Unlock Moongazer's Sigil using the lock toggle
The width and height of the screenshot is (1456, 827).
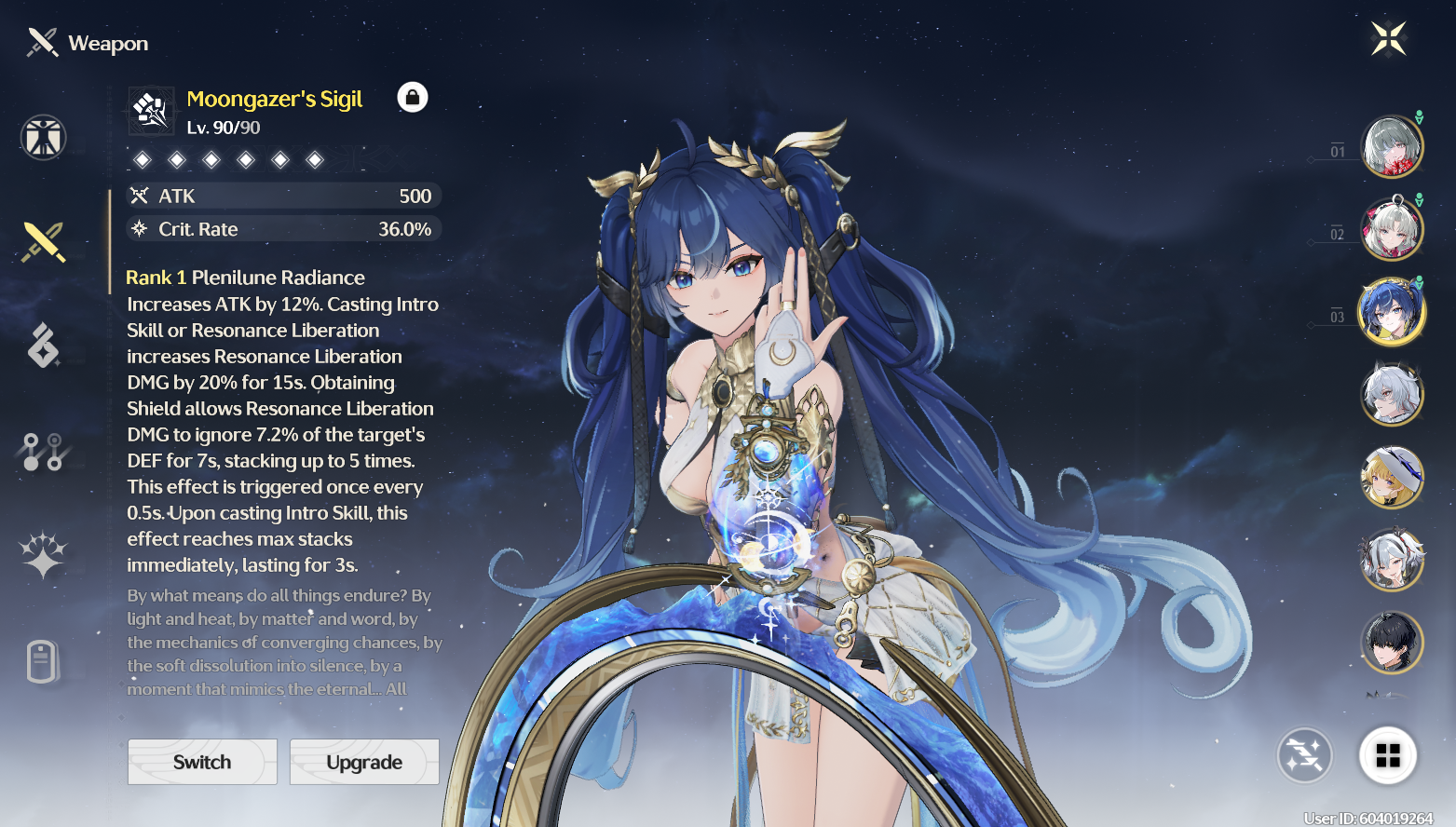point(413,97)
